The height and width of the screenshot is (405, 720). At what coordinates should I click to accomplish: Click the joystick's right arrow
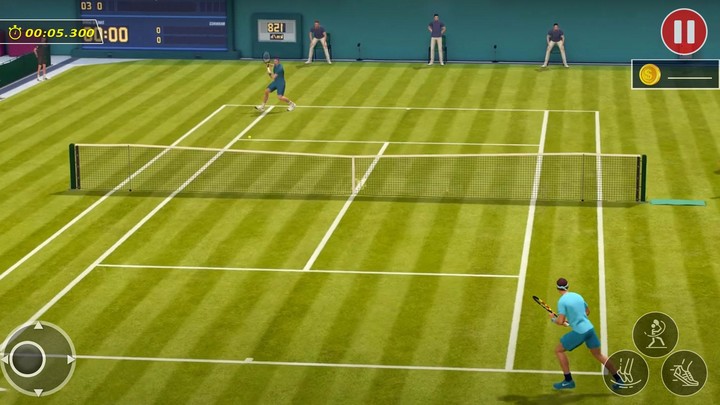point(70,359)
